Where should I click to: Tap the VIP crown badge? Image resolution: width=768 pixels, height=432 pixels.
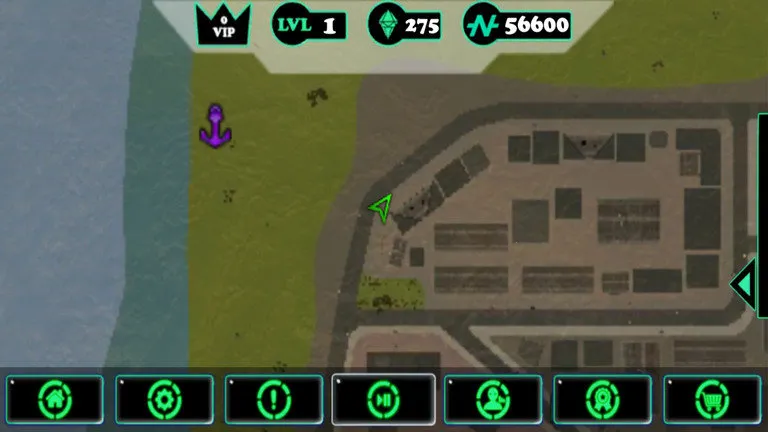tap(223, 24)
